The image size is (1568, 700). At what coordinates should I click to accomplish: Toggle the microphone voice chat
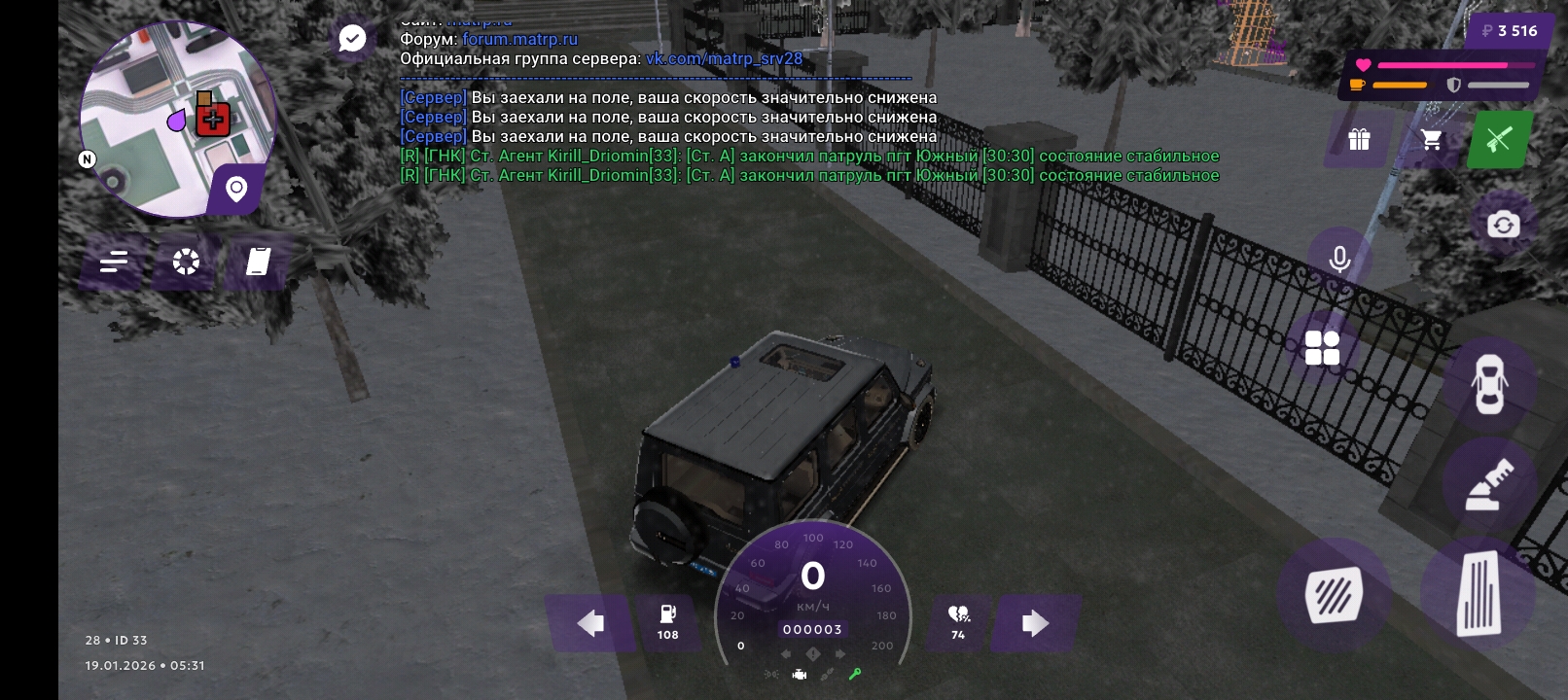(x=1339, y=260)
